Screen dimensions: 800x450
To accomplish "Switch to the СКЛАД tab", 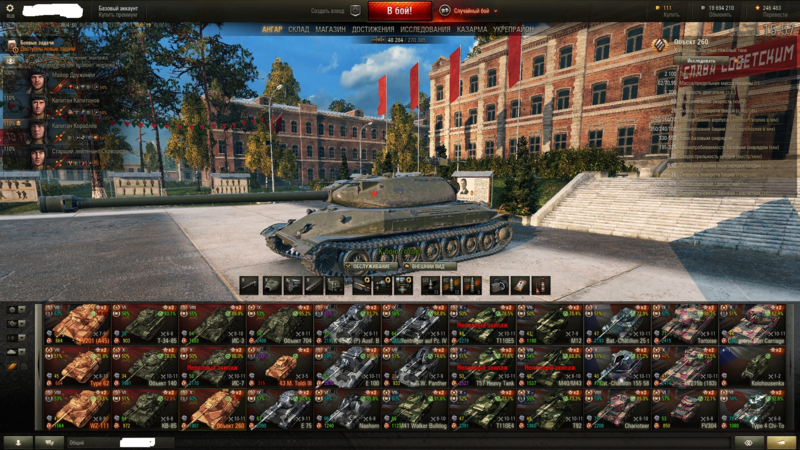I will (298, 30).
